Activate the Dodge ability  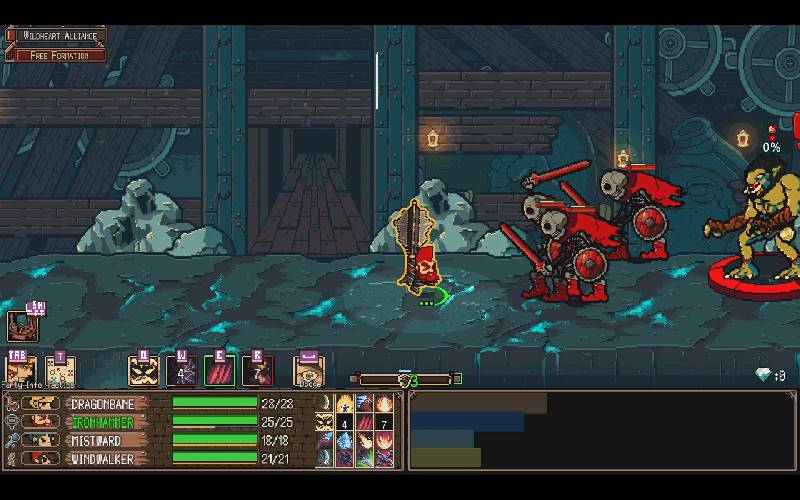pyautogui.click(x=309, y=371)
